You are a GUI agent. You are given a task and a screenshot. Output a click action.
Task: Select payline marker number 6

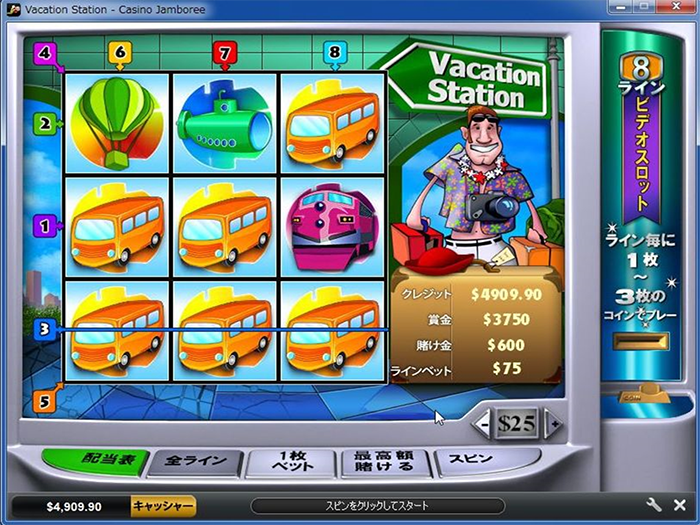(x=120, y=51)
